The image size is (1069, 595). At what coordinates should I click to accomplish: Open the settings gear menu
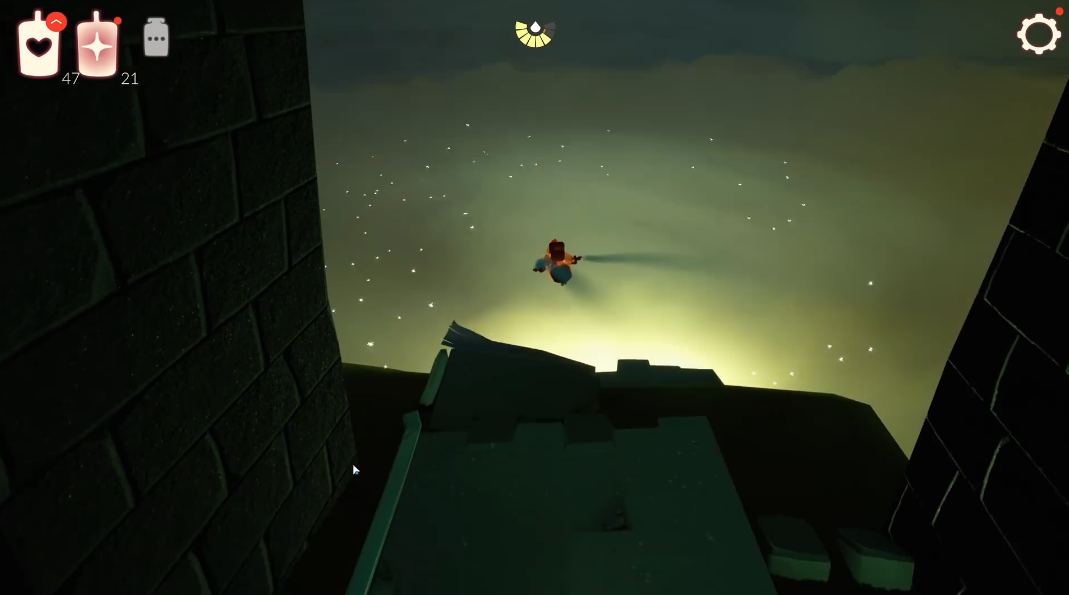point(1038,34)
